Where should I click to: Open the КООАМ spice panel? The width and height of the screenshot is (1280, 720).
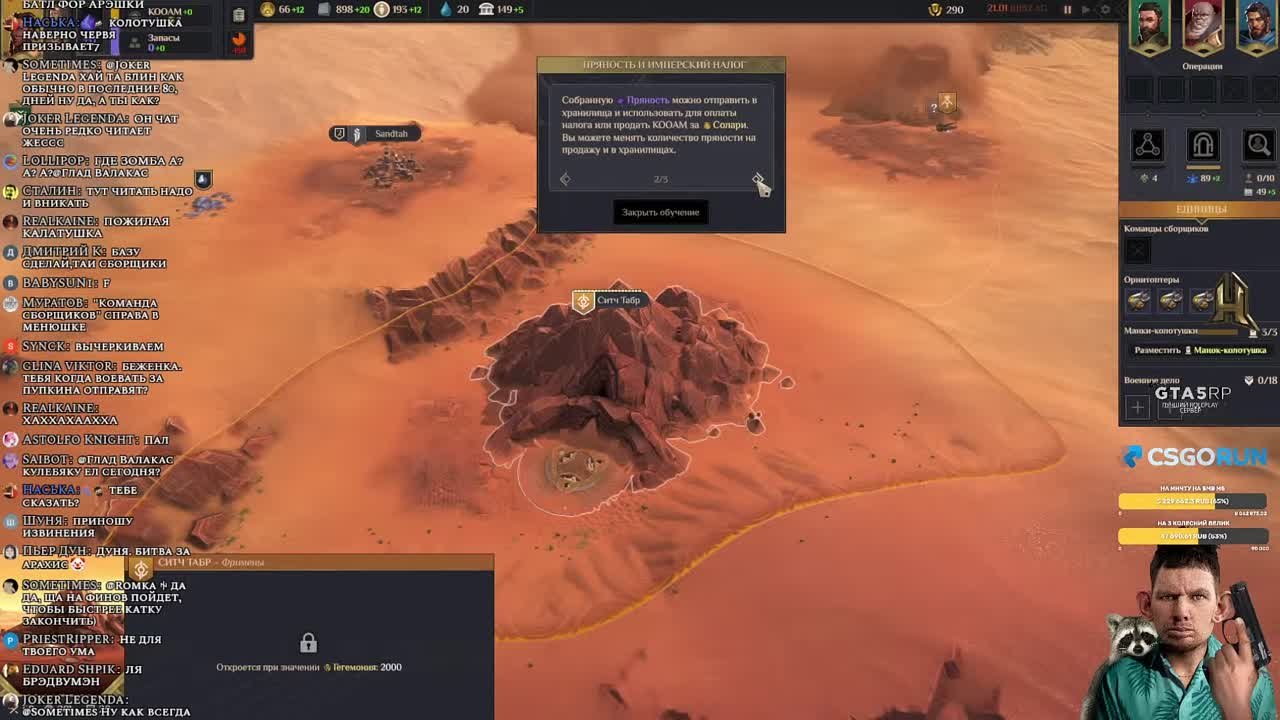click(170, 12)
